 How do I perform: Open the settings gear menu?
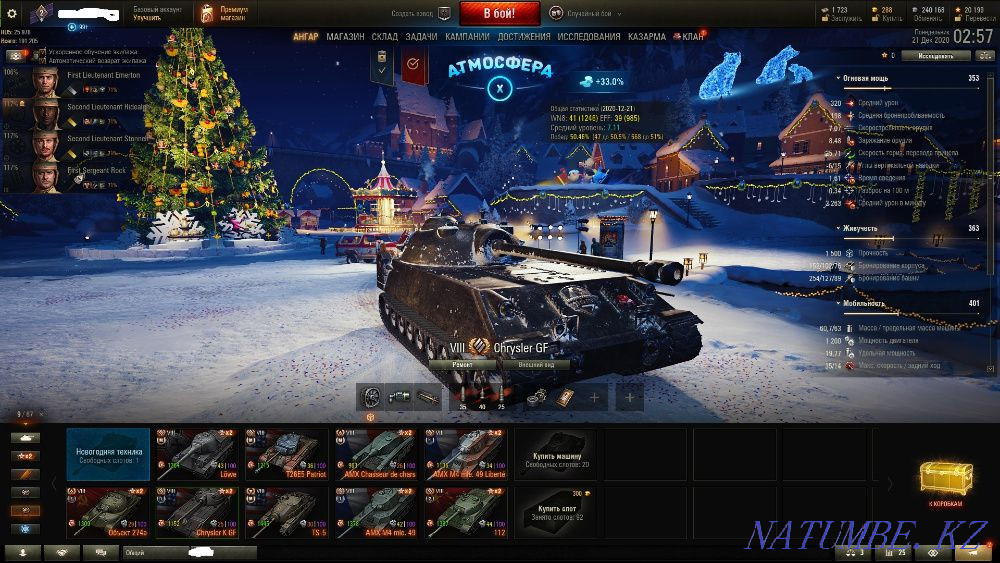[x=12, y=13]
